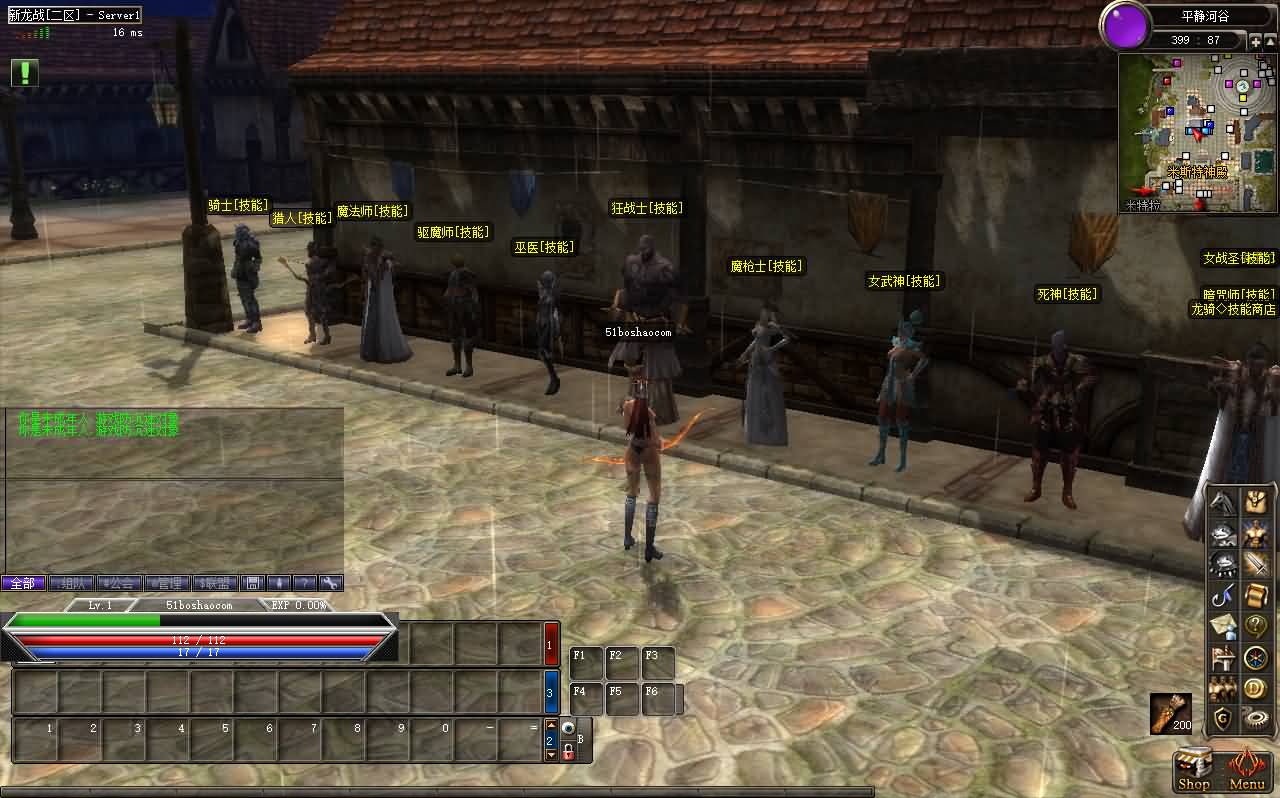The height and width of the screenshot is (798, 1280).
Task: Open the backpack inventory icon
Action: [1255, 504]
